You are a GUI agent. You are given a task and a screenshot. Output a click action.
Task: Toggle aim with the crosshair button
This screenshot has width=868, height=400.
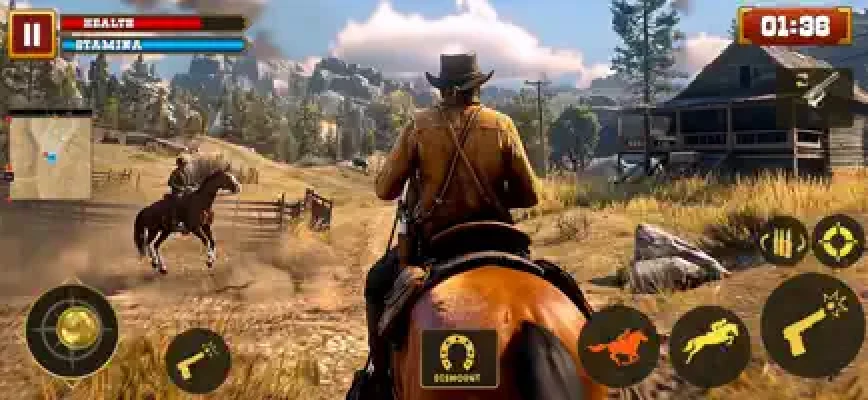(x=837, y=242)
